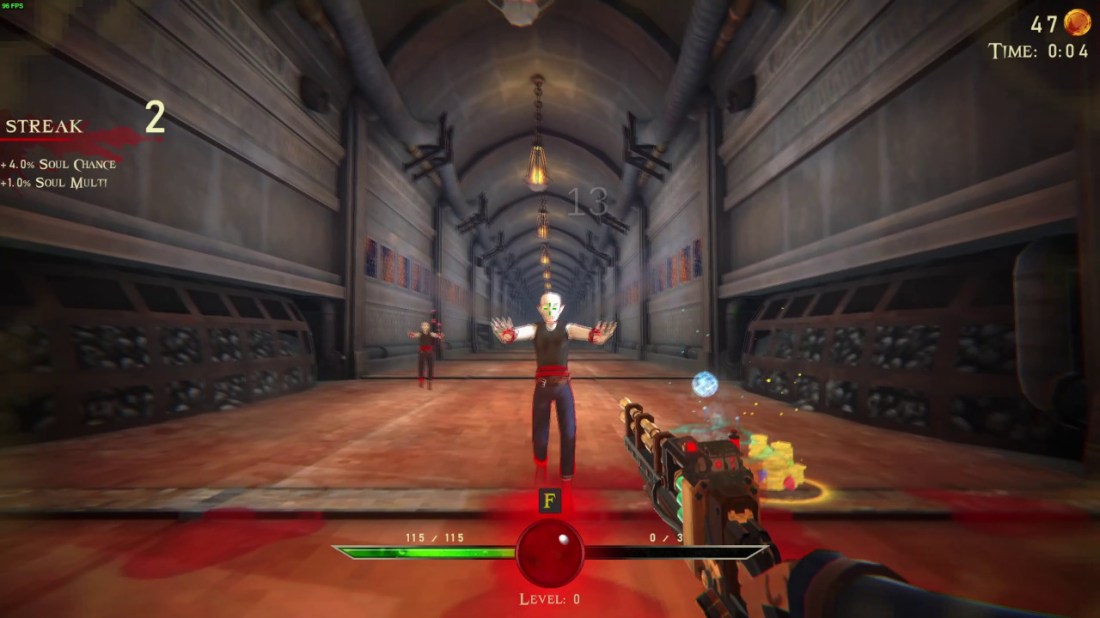Activate the red orb ability icon
The height and width of the screenshot is (618, 1100).
tap(550, 553)
